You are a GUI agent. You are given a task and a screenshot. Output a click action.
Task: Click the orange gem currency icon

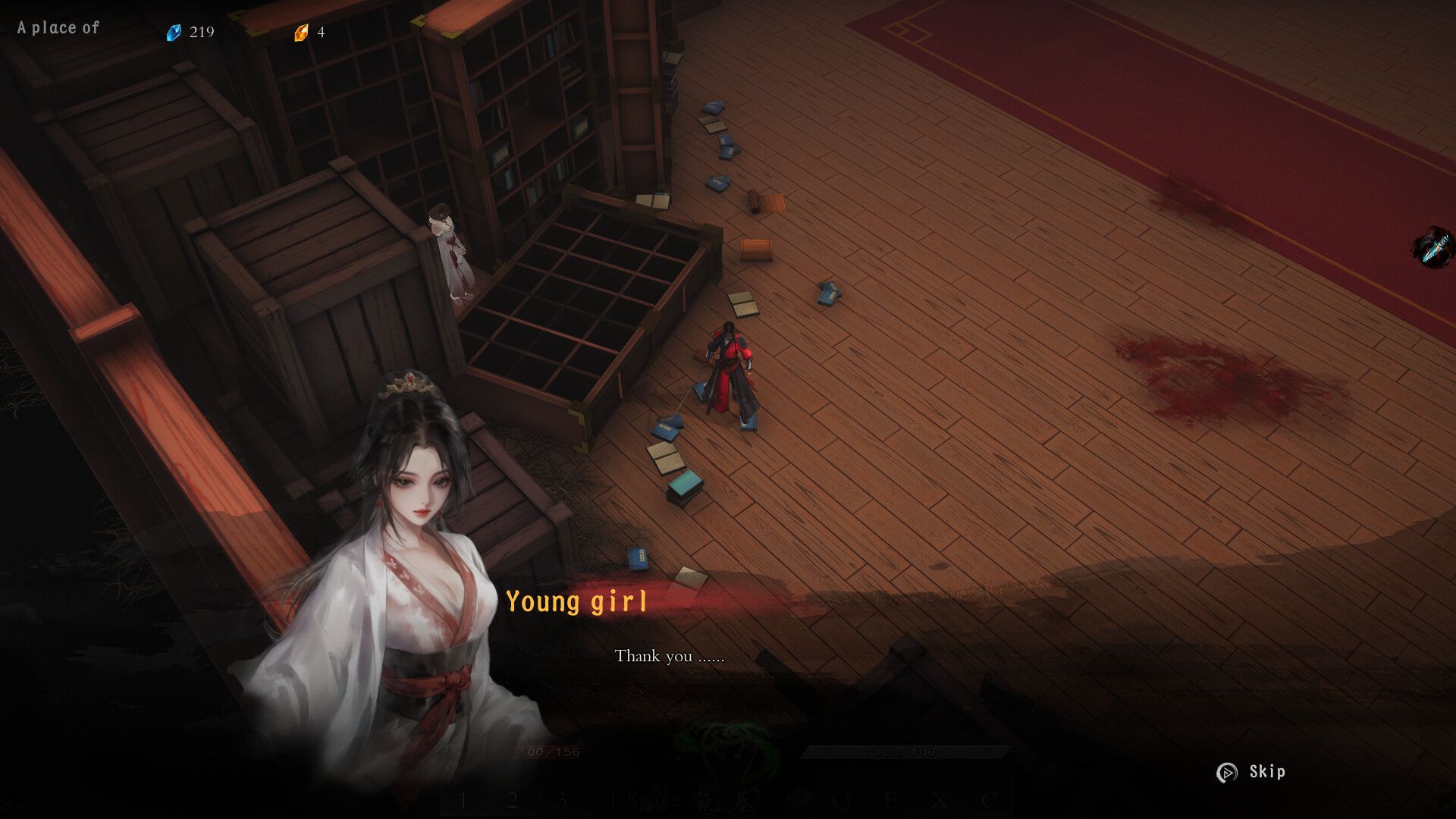(300, 32)
